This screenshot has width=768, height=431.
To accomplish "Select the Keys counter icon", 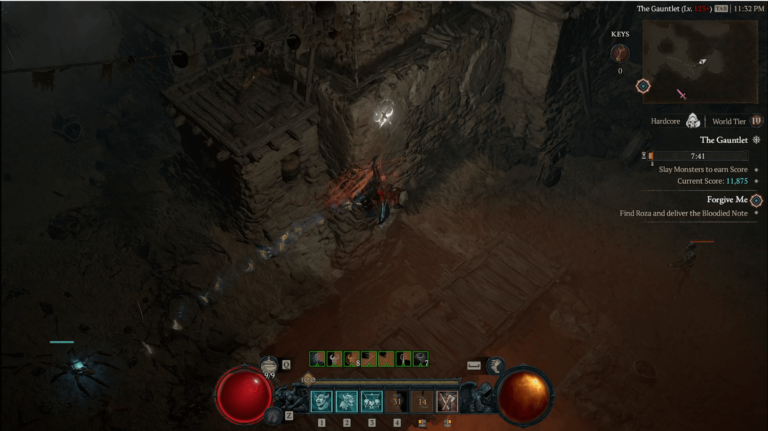I will tap(620, 53).
